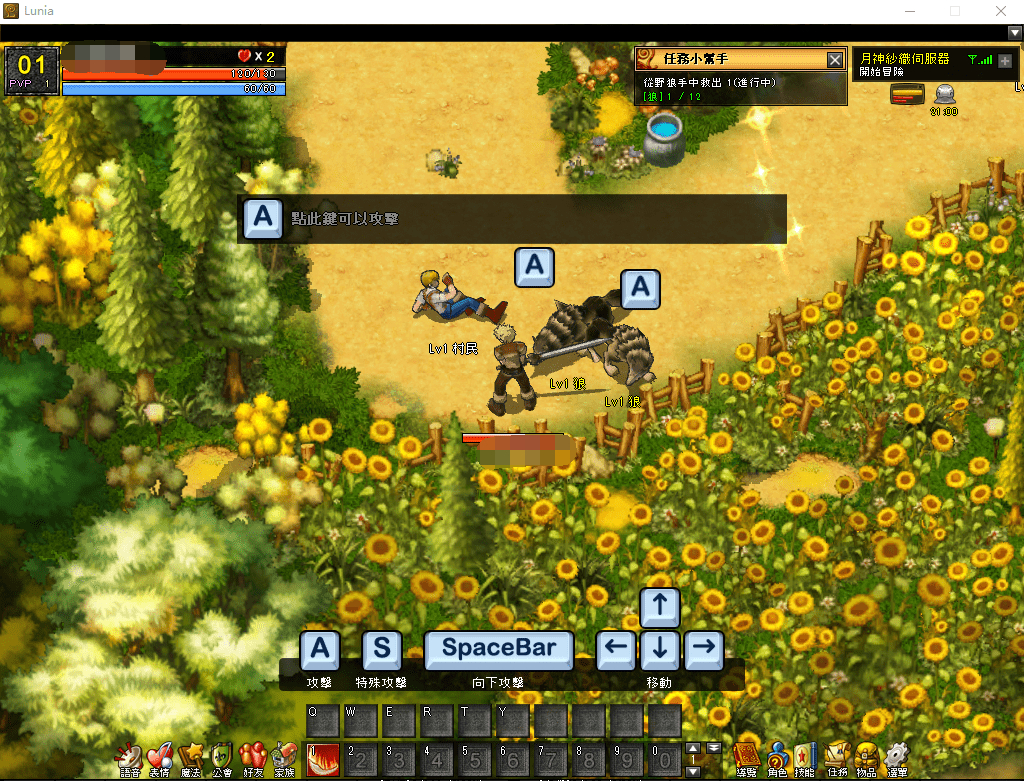Viewport: 1024px width, 781px height.
Task: Close the Lunia game window
Action: (1000, 11)
